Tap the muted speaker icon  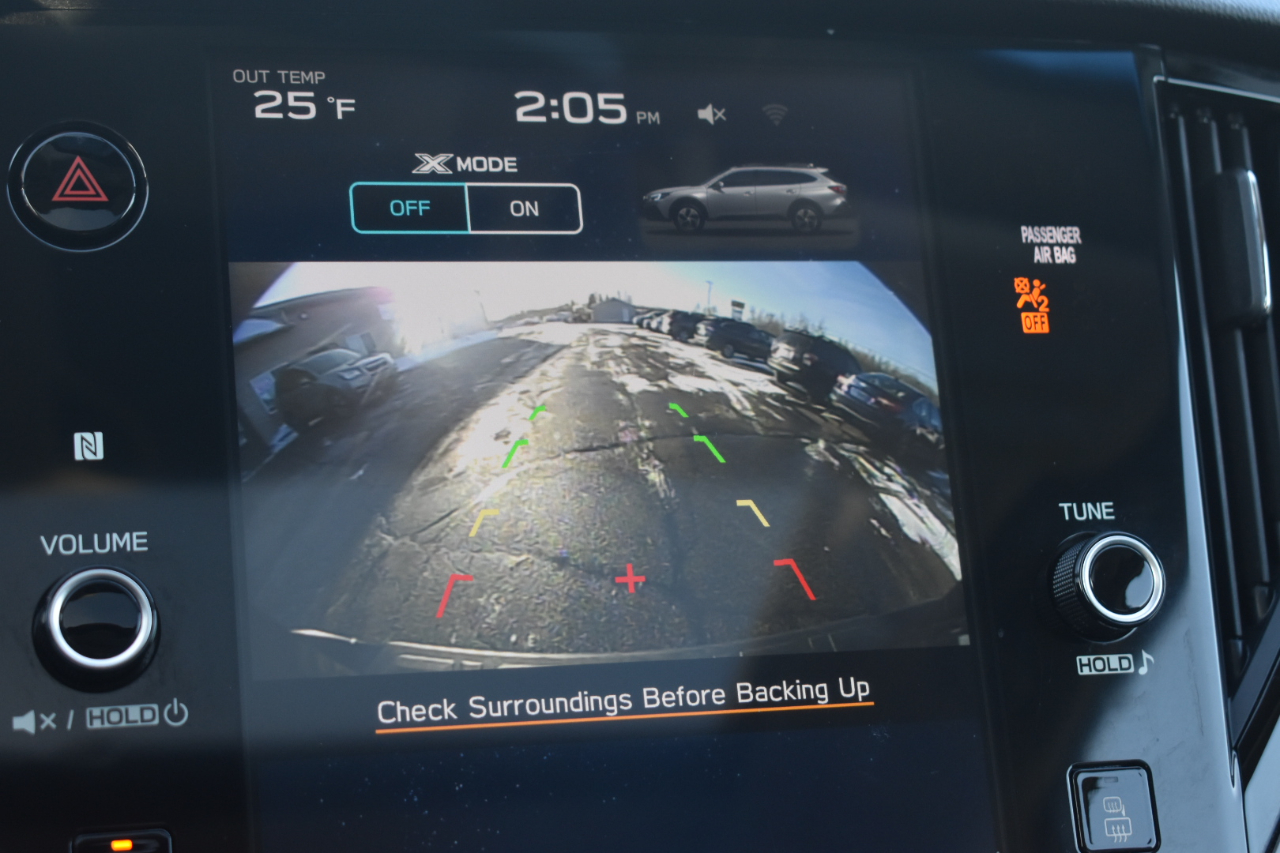point(711,115)
